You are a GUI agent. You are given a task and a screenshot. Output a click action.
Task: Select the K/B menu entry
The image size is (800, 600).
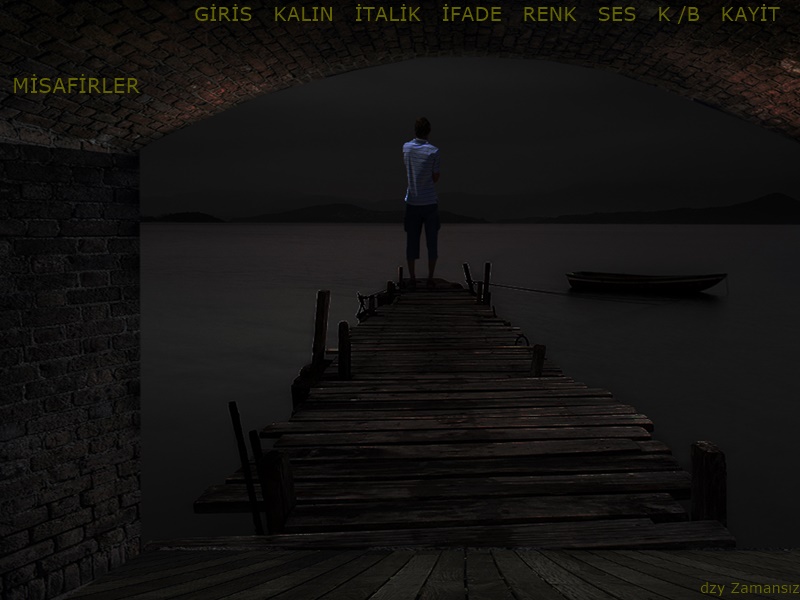pyautogui.click(x=679, y=15)
